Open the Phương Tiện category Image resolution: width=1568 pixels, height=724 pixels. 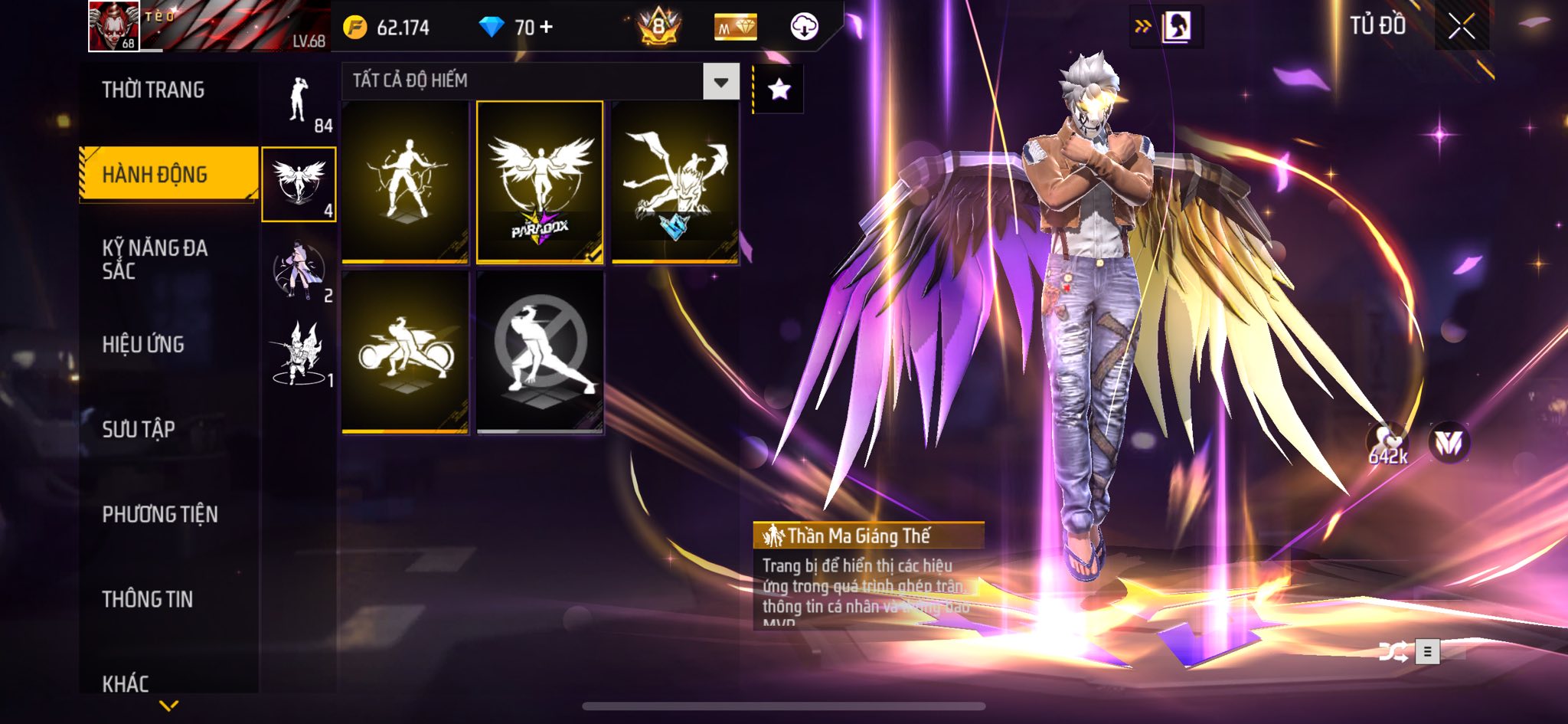160,514
